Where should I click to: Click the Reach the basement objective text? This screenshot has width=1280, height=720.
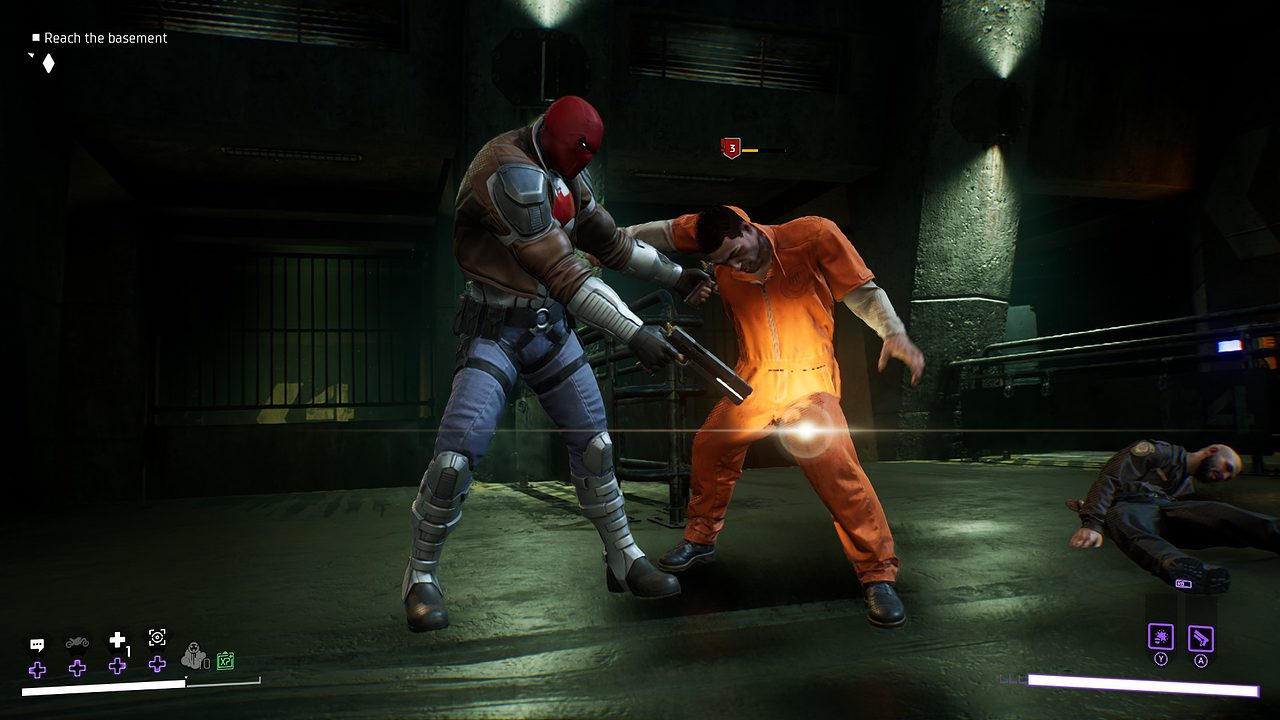[105, 38]
